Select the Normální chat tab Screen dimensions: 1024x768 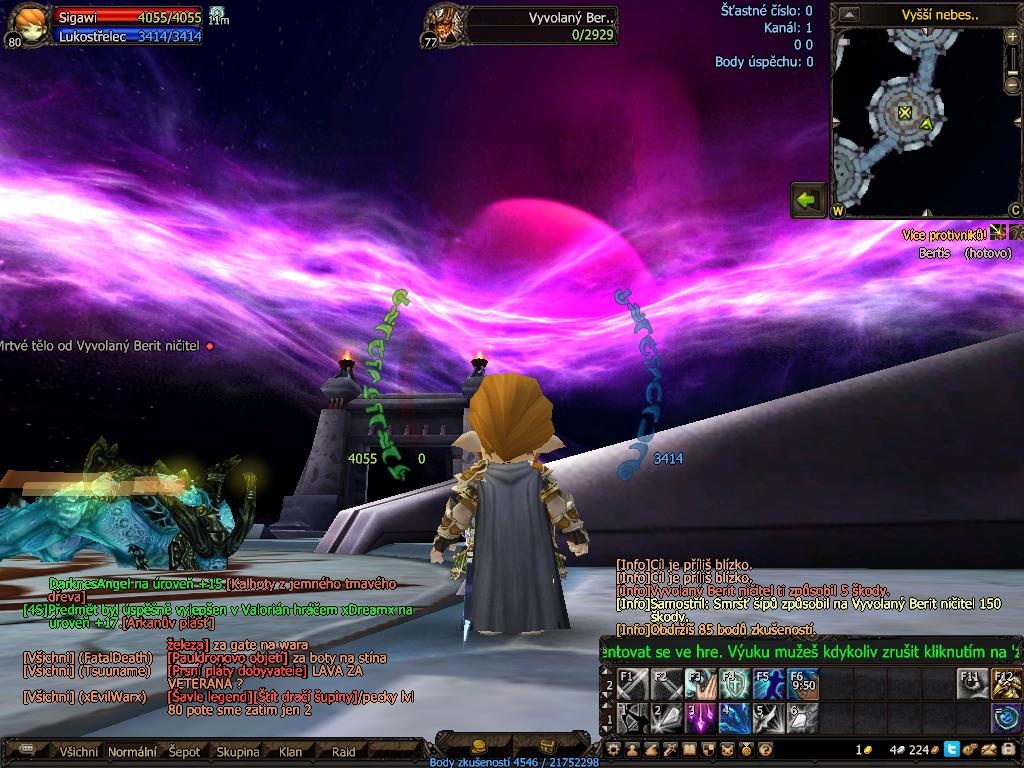coord(132,752)
